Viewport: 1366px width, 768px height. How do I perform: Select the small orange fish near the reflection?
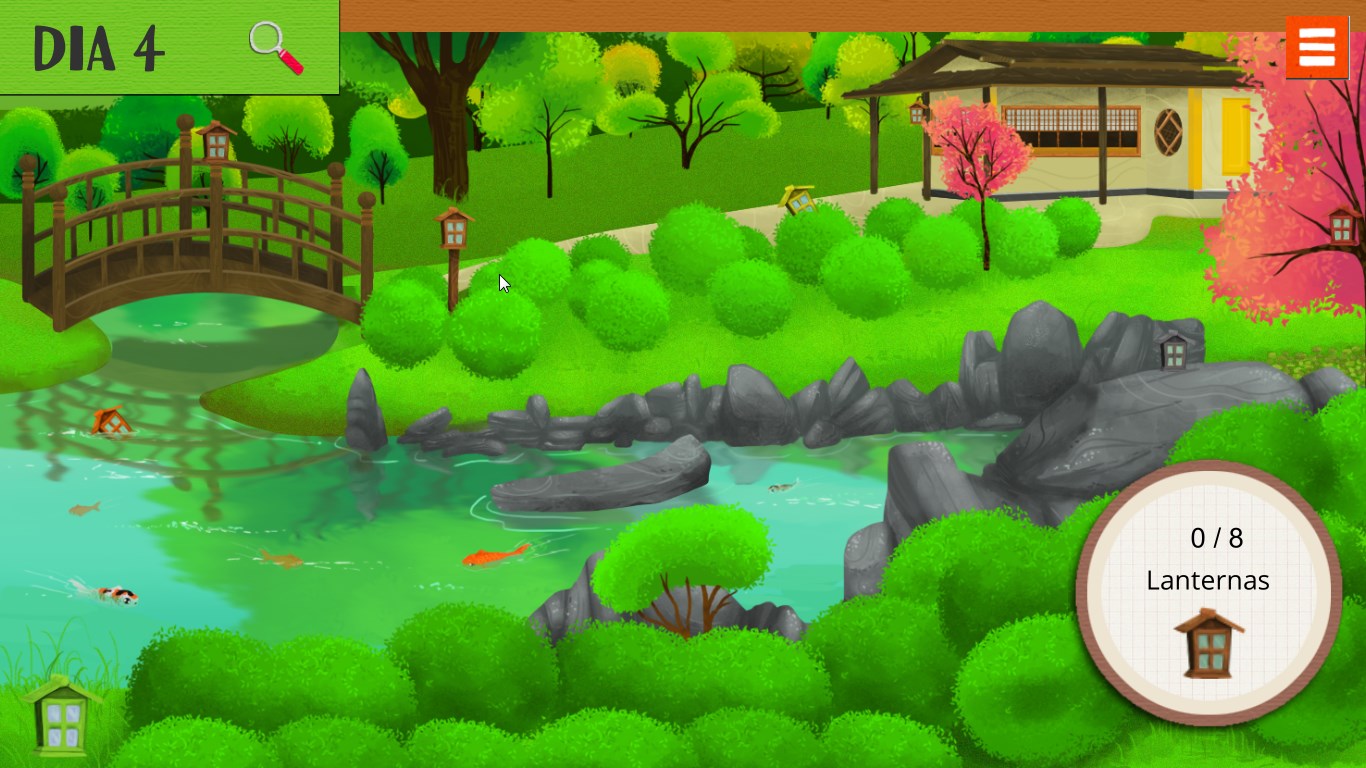85,508
